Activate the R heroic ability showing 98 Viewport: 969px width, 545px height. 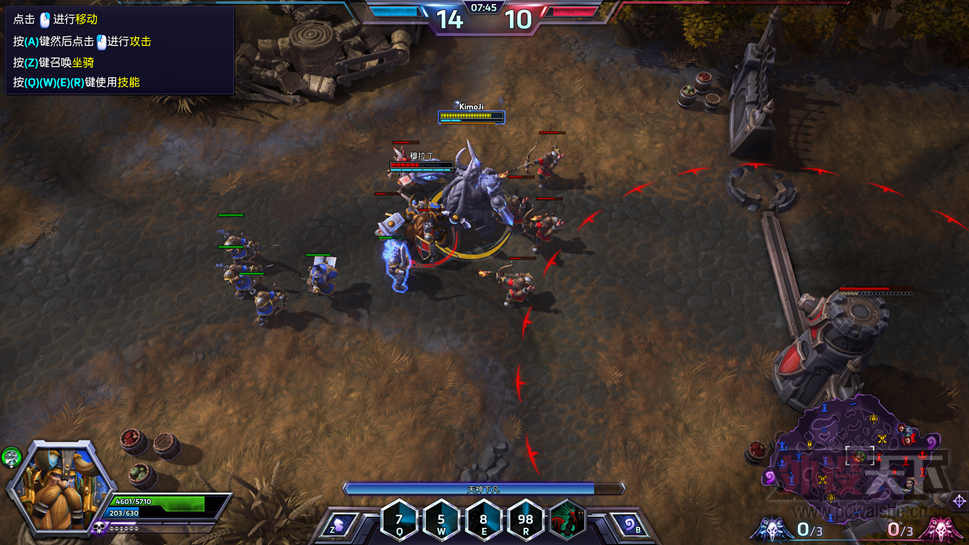click(x=525, y=520)
